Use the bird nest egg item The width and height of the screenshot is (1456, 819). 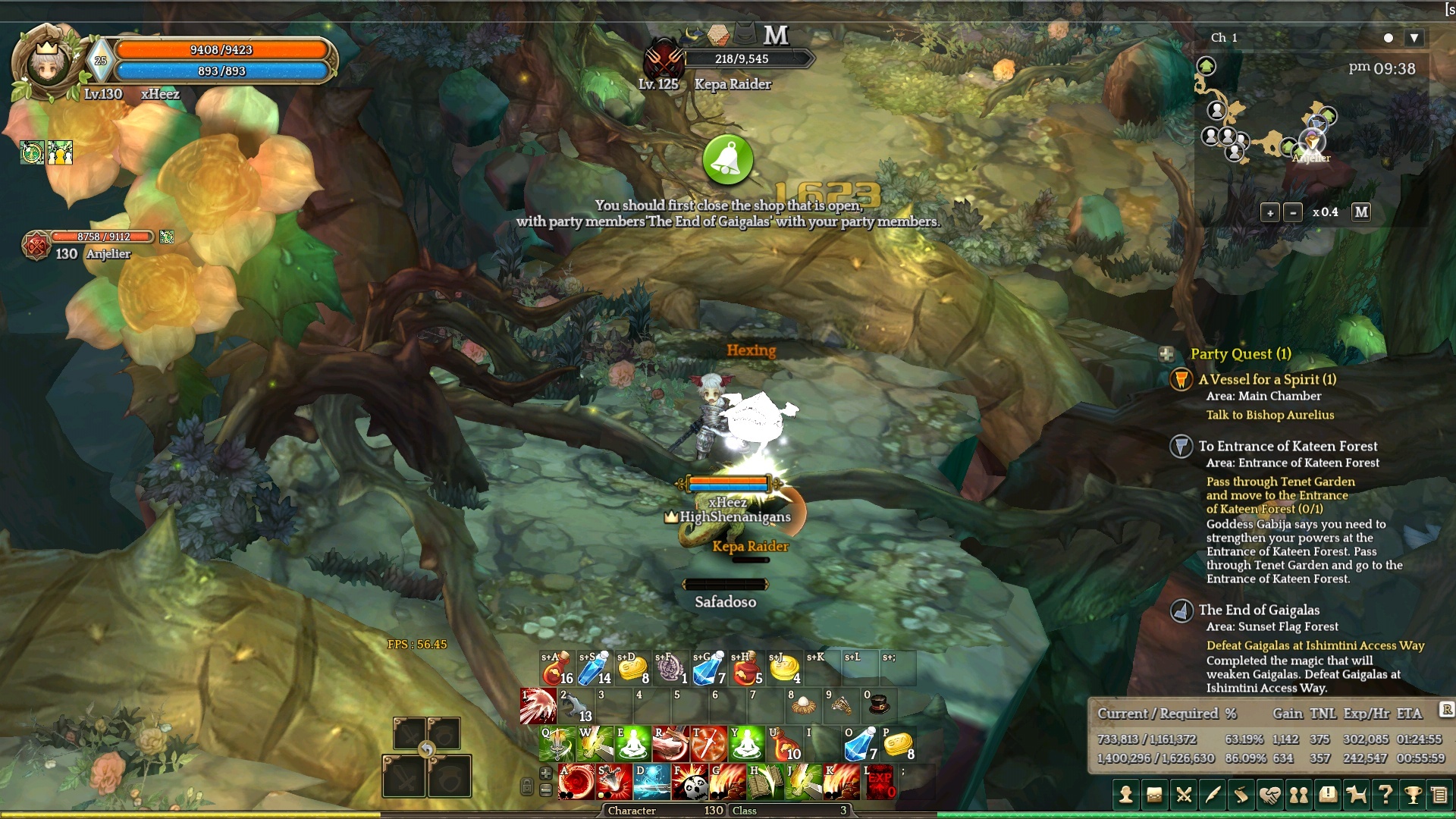803,706
